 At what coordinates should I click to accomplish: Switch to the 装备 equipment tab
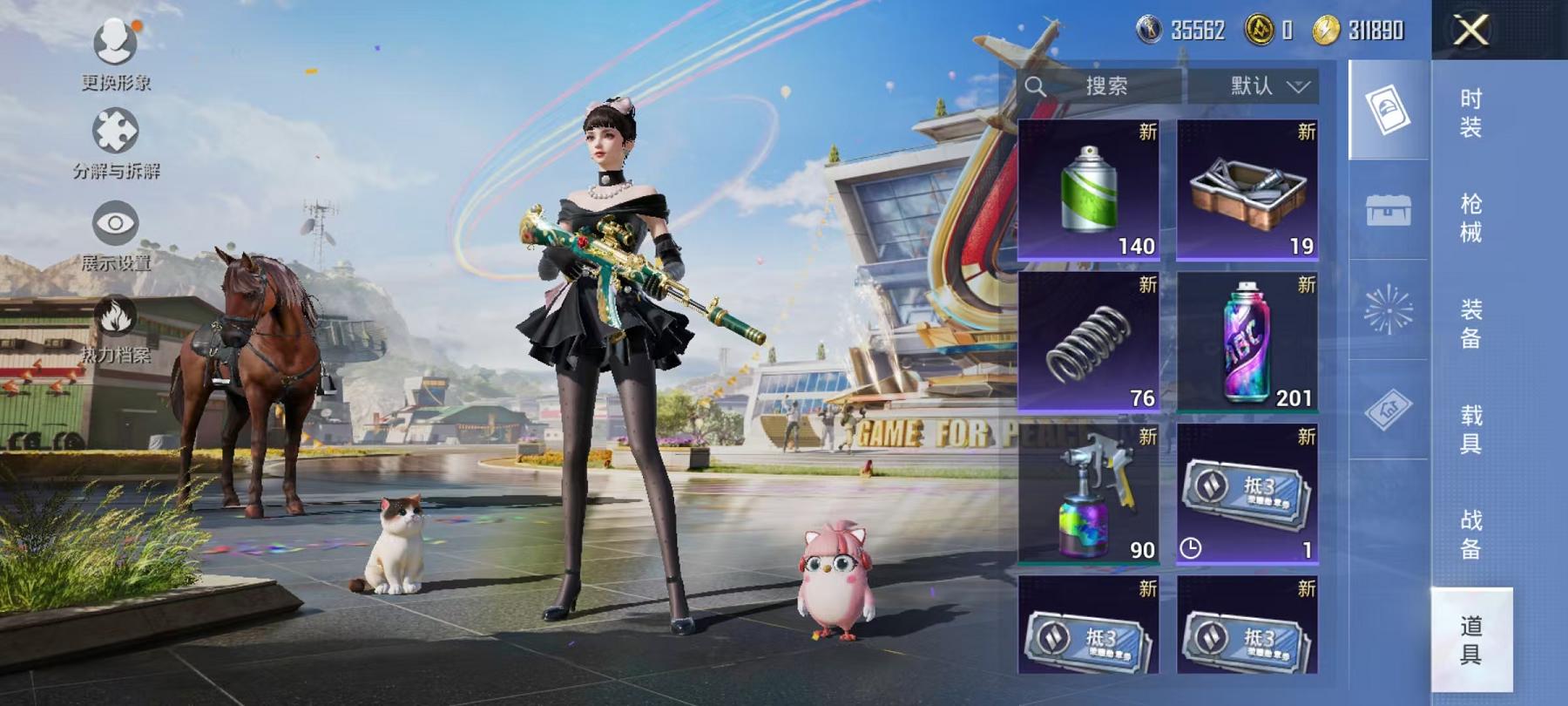(x=1470, y=323)
